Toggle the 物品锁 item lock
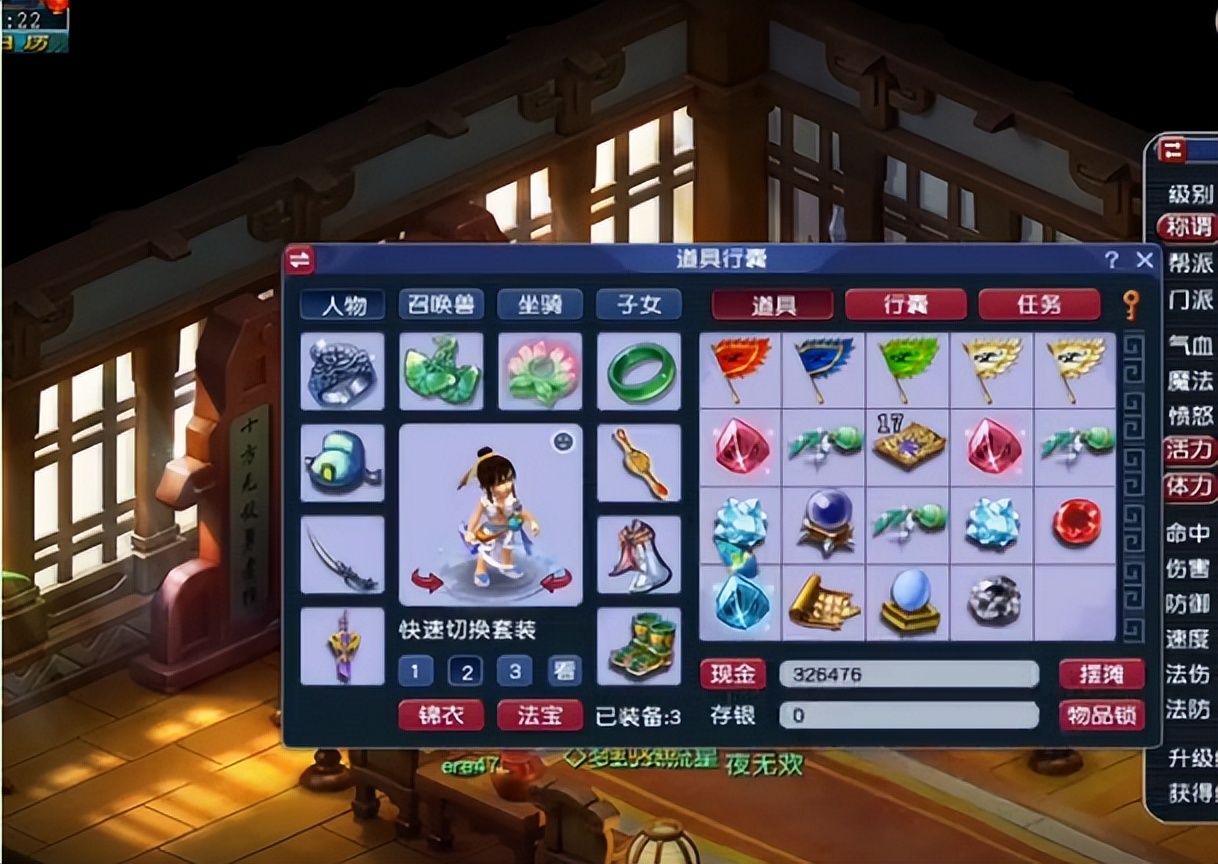This screenshot has height=864, width=1218. tap(1101, 715)
